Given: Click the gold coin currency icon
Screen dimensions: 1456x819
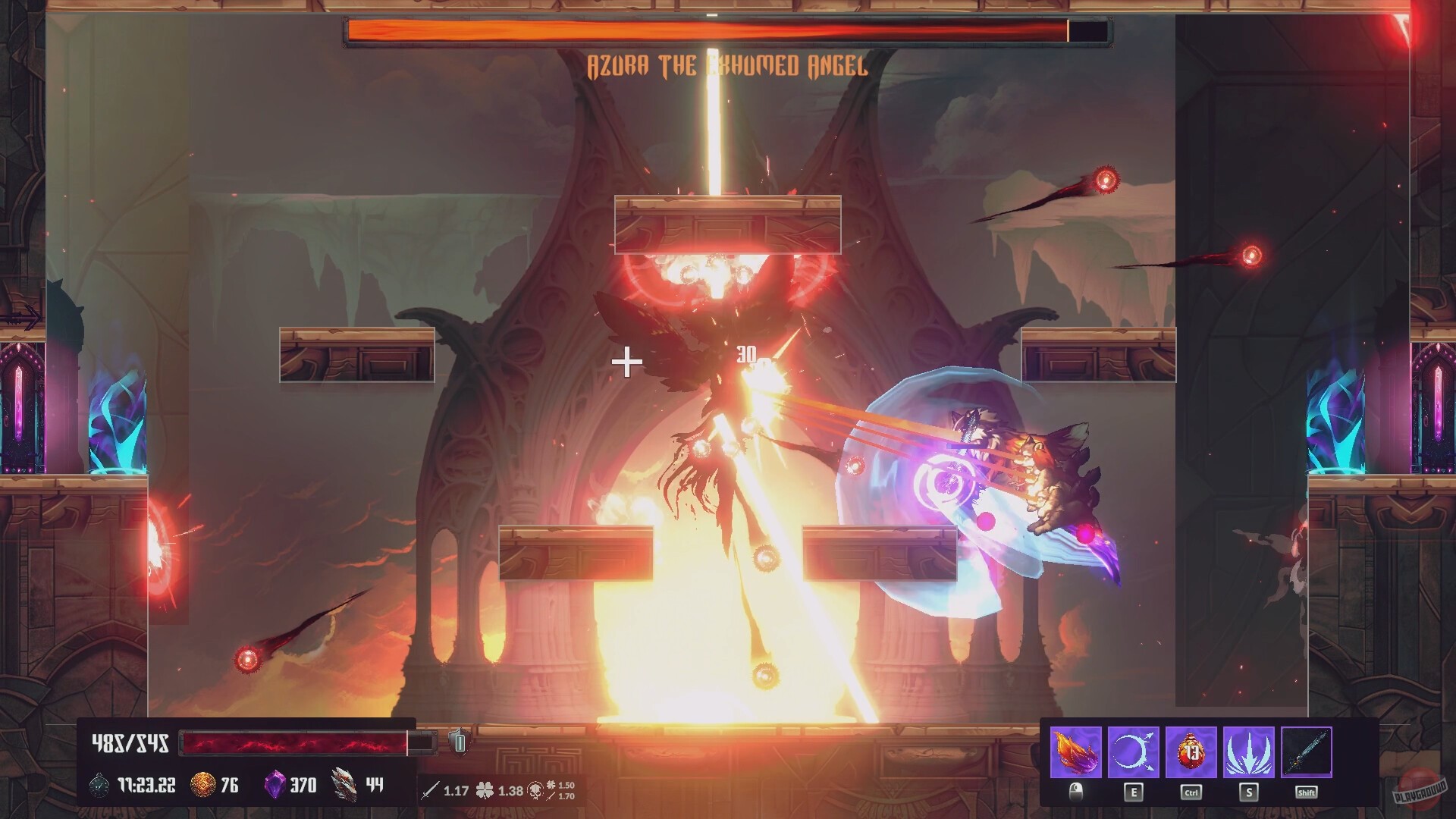Looking at the screenshot, I should coord(202,786).
